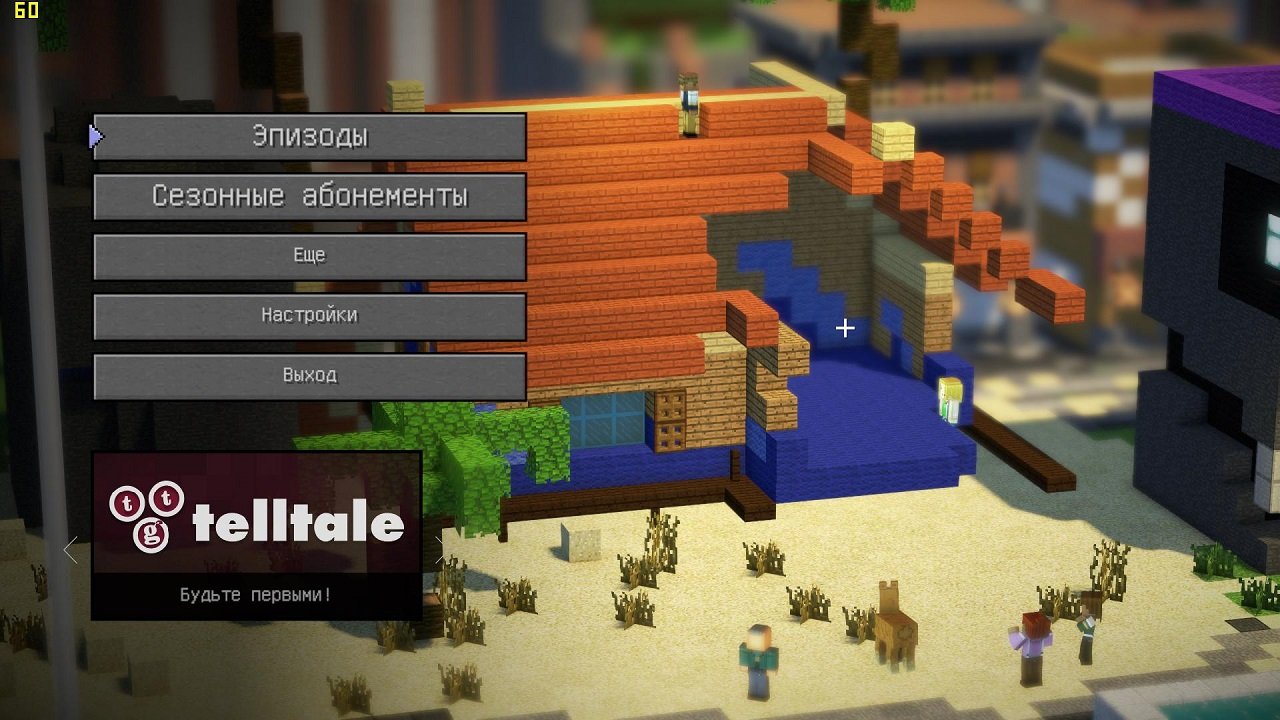Open the news banner panel
Image resolution: width=1280 pixels, height=720 pixels.
click(255, 535)
